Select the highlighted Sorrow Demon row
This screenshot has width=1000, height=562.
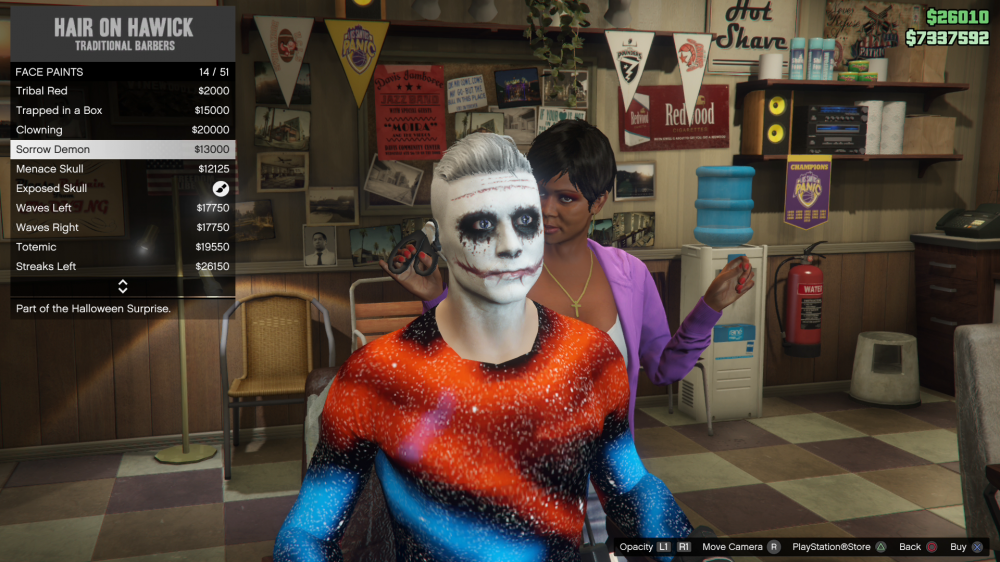[122, 149]
